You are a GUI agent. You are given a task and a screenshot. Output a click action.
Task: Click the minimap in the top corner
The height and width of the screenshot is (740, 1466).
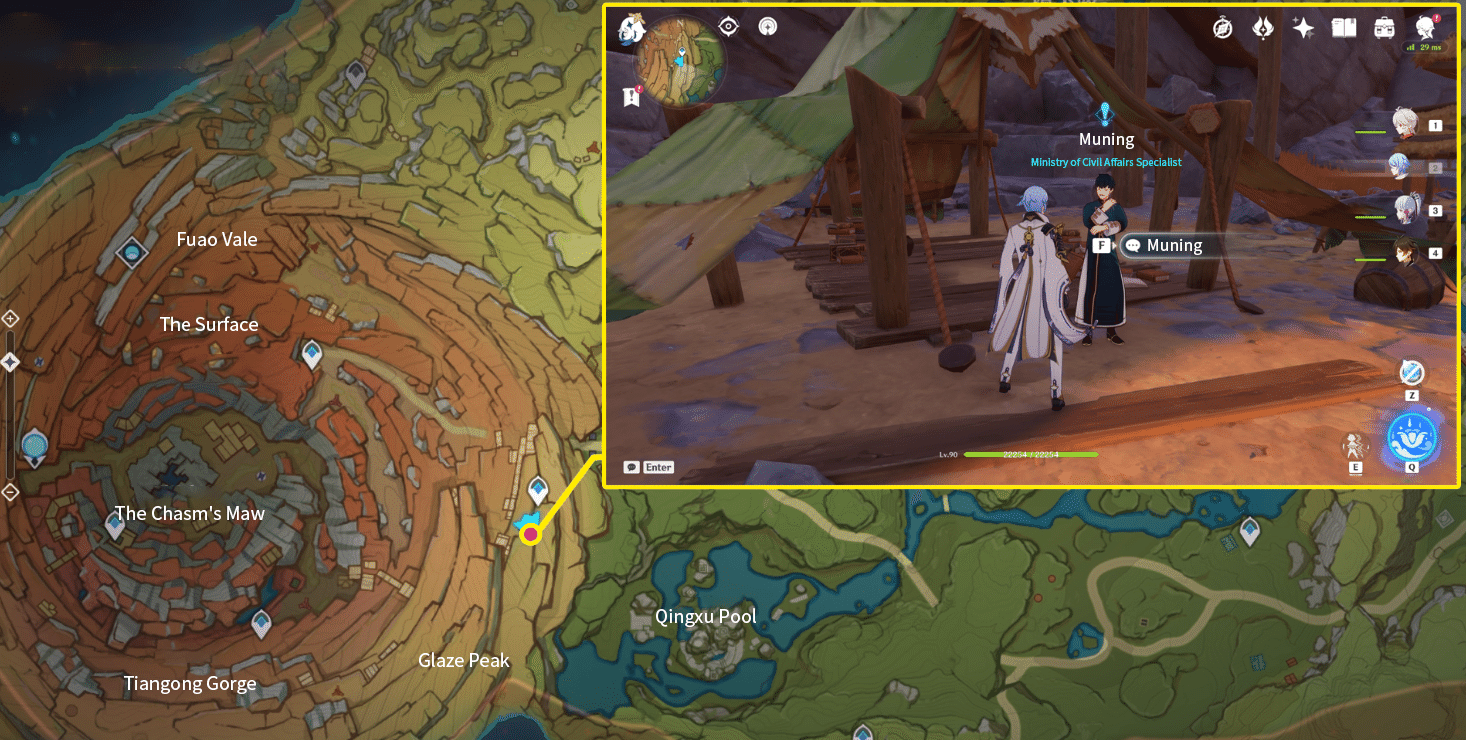(x=680, y=62)
